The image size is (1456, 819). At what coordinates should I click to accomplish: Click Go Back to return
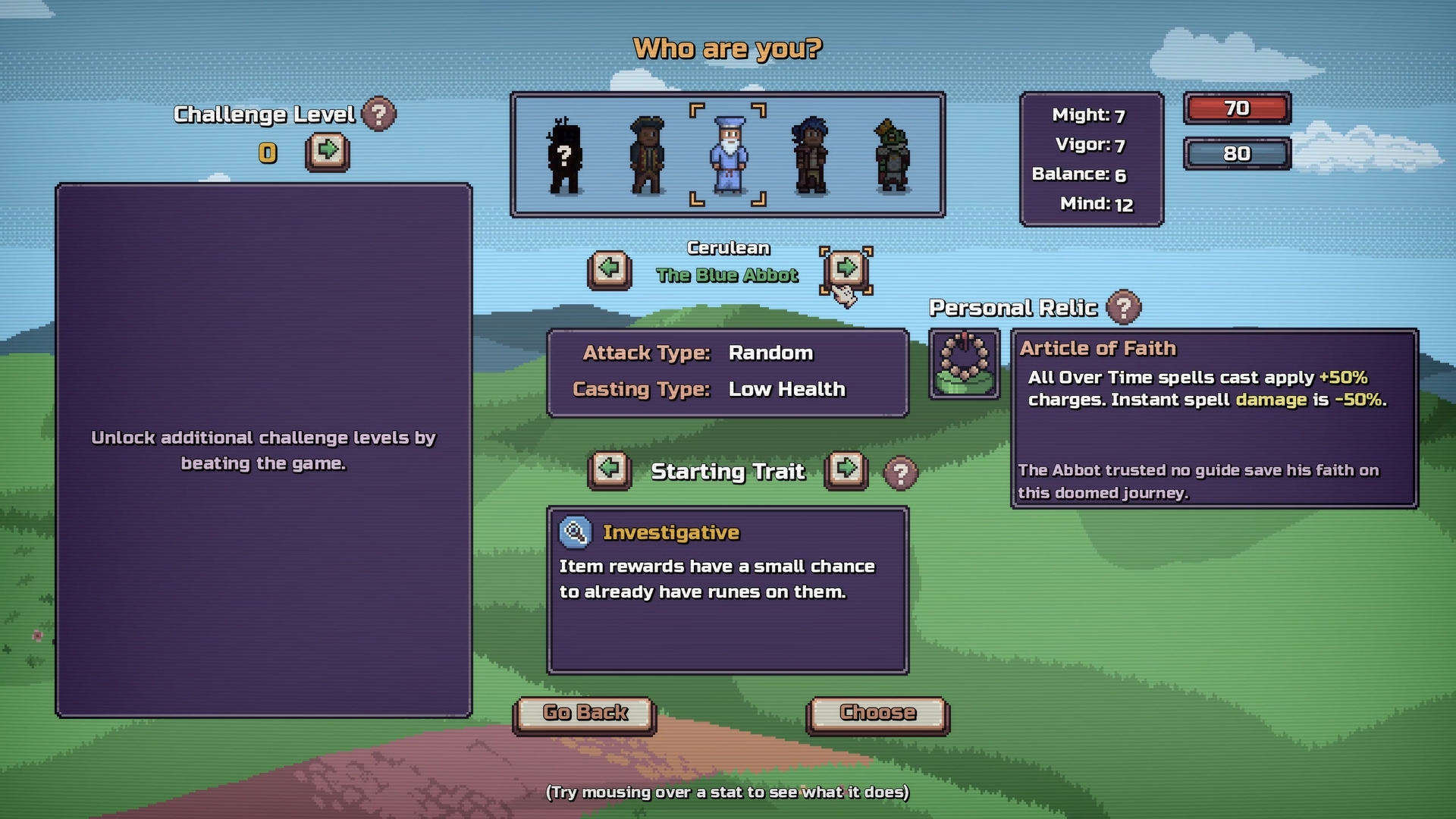[x=585, y=714]
